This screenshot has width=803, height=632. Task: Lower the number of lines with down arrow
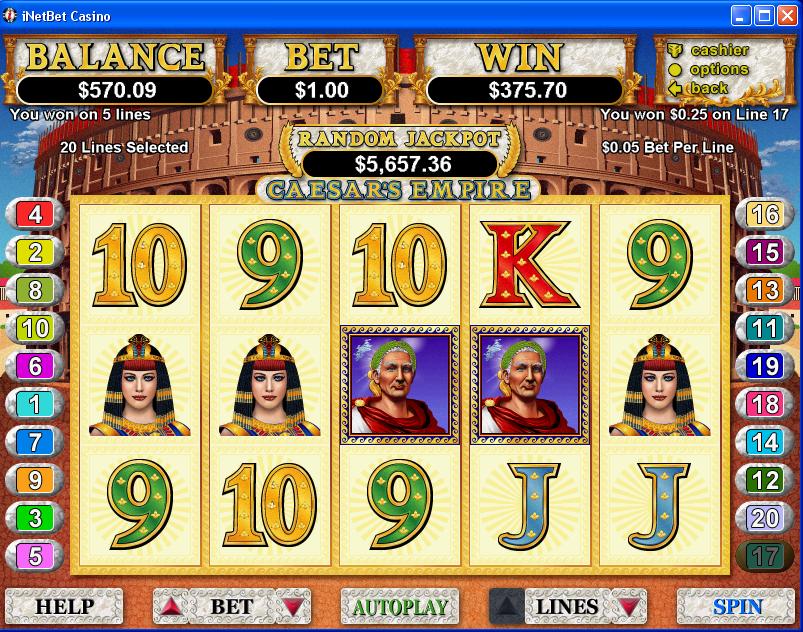click(x=626, y=606)
